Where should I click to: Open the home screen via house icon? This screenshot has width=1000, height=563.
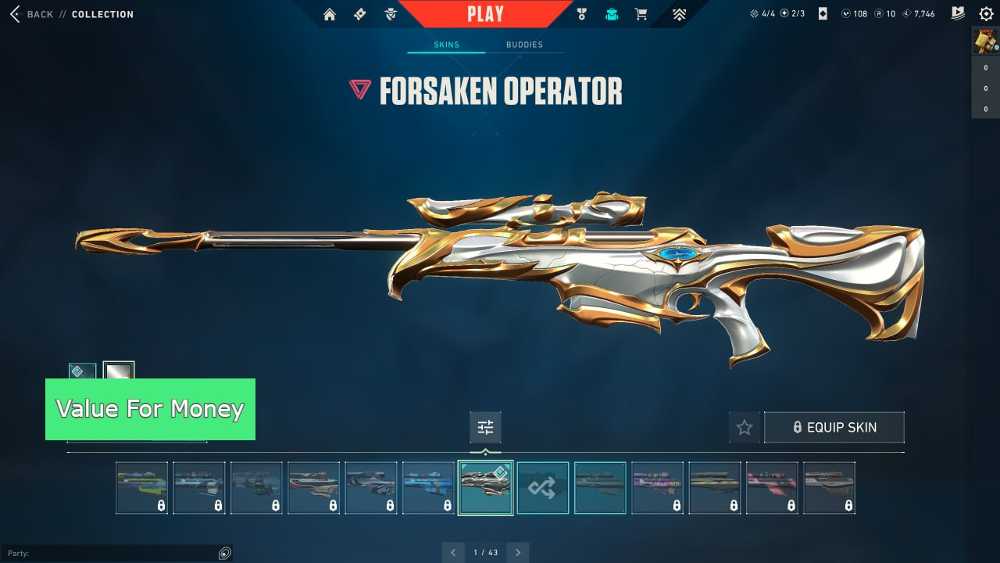[330, 15]
